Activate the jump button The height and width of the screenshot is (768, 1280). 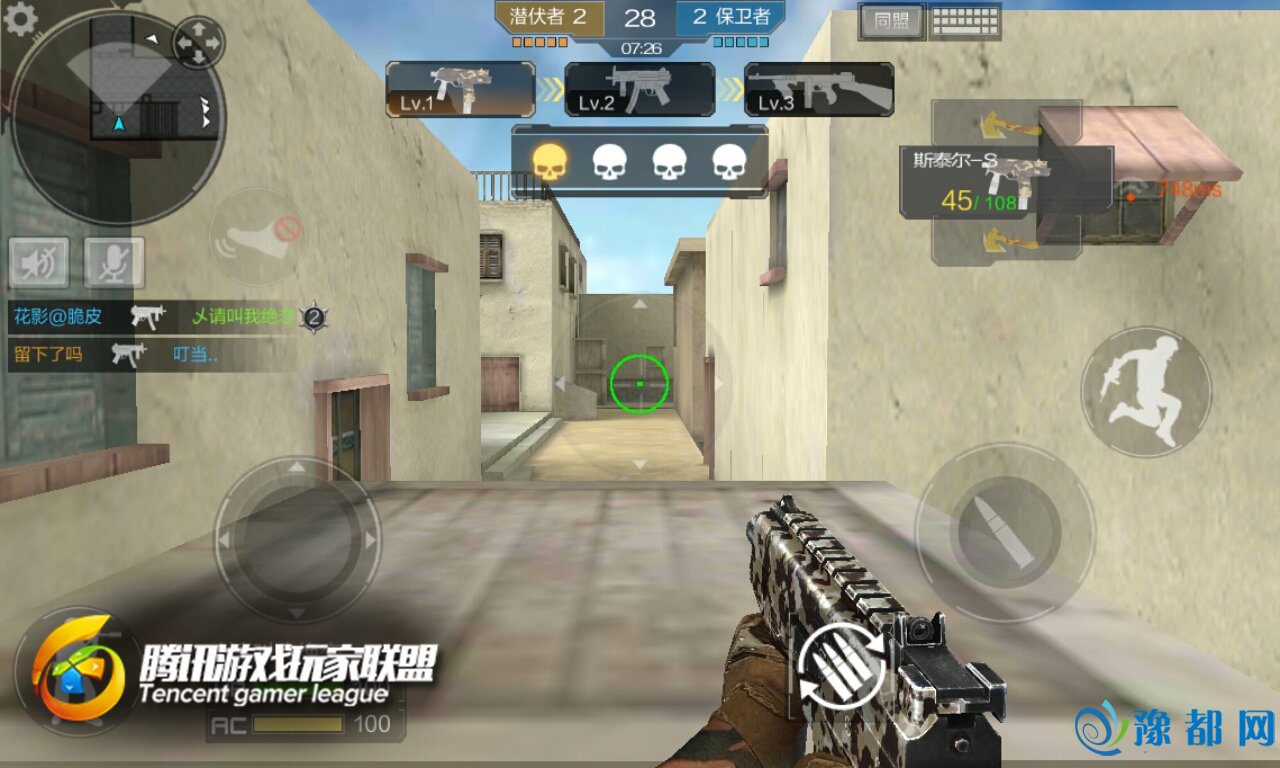click(x=1146, y=391)
